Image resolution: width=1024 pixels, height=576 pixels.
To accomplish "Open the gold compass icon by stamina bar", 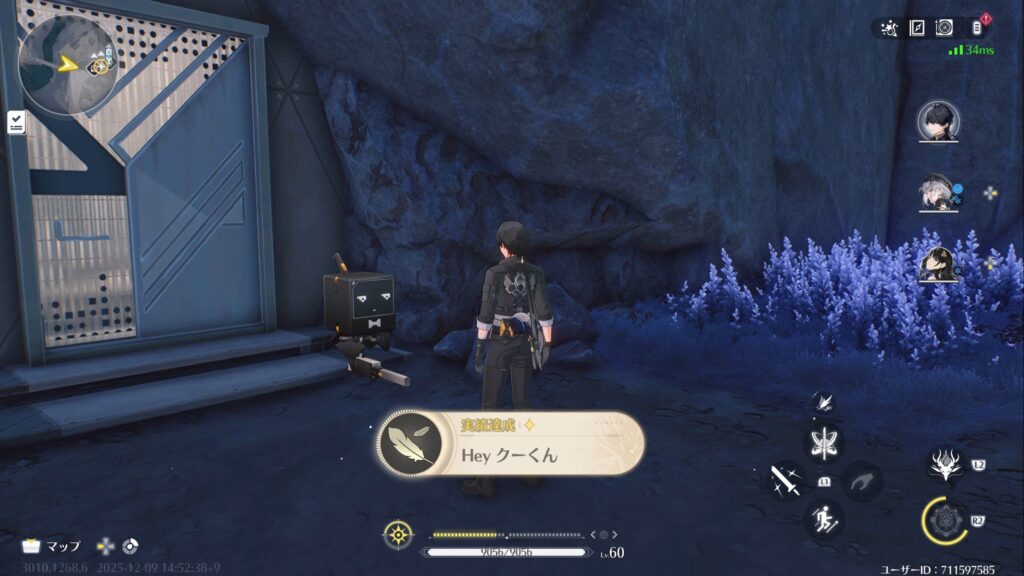I will pos(397,534).
